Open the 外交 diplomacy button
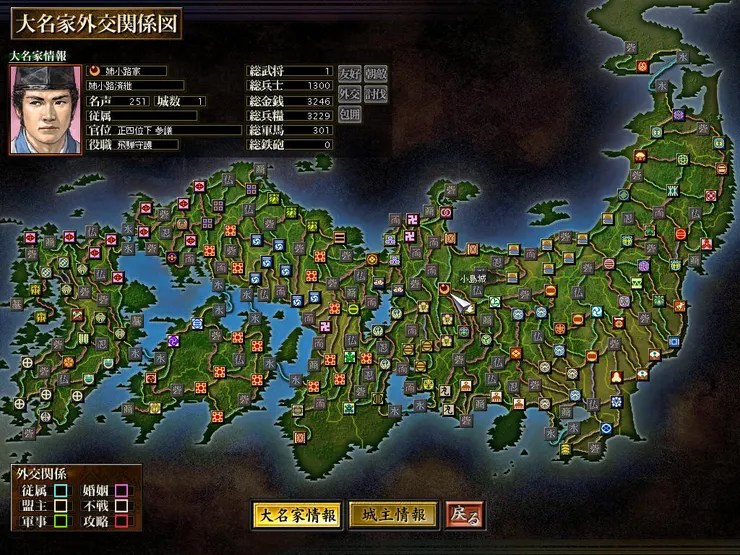The height and width of the screenshot is (555, 740). [x=348, y=93]
